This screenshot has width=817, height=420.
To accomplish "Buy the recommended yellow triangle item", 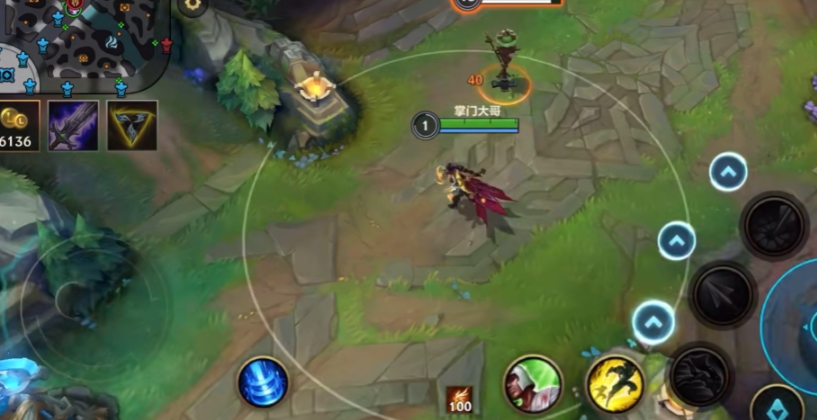I will 132,126.
